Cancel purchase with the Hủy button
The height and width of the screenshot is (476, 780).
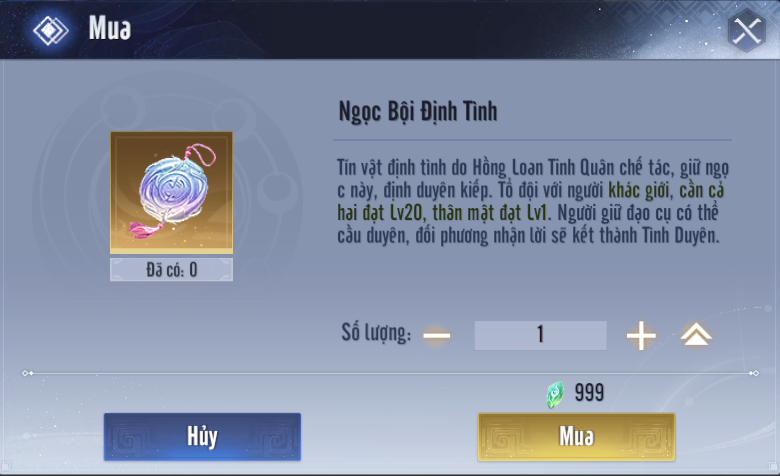pyautogui.click(x=202, y=437)
